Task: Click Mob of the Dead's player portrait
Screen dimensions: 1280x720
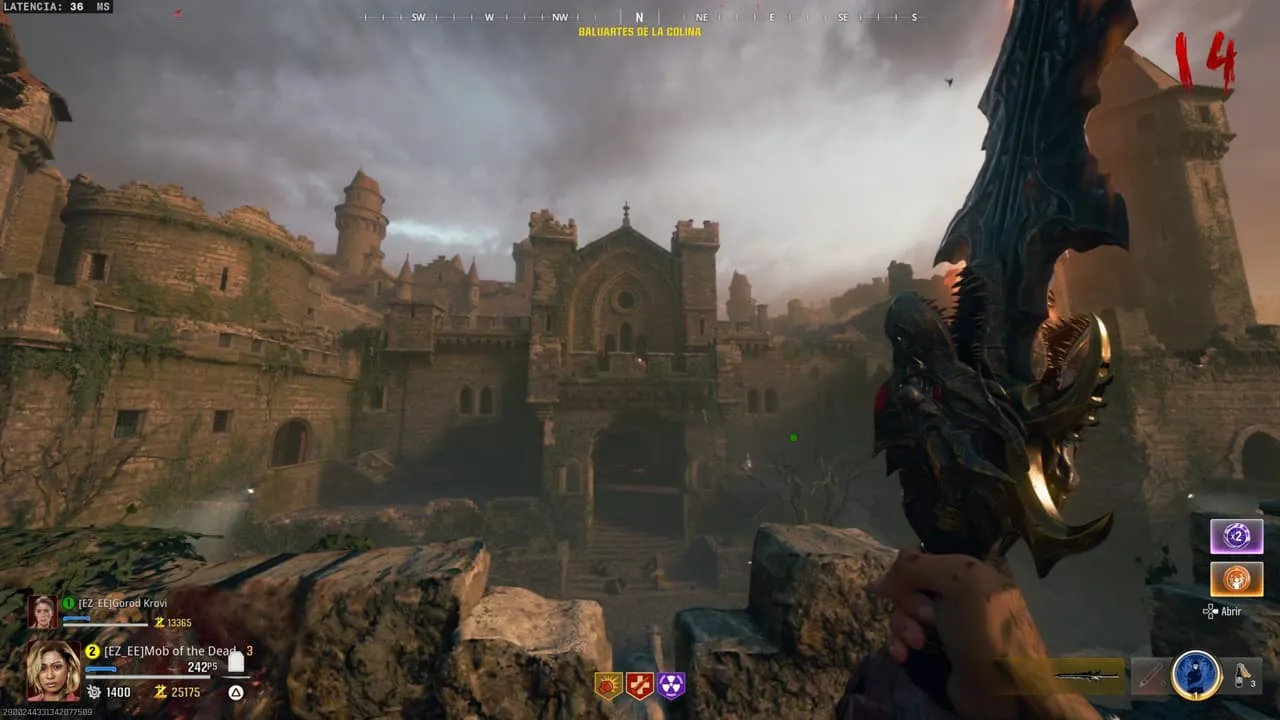Action: (x=53, y=670)
